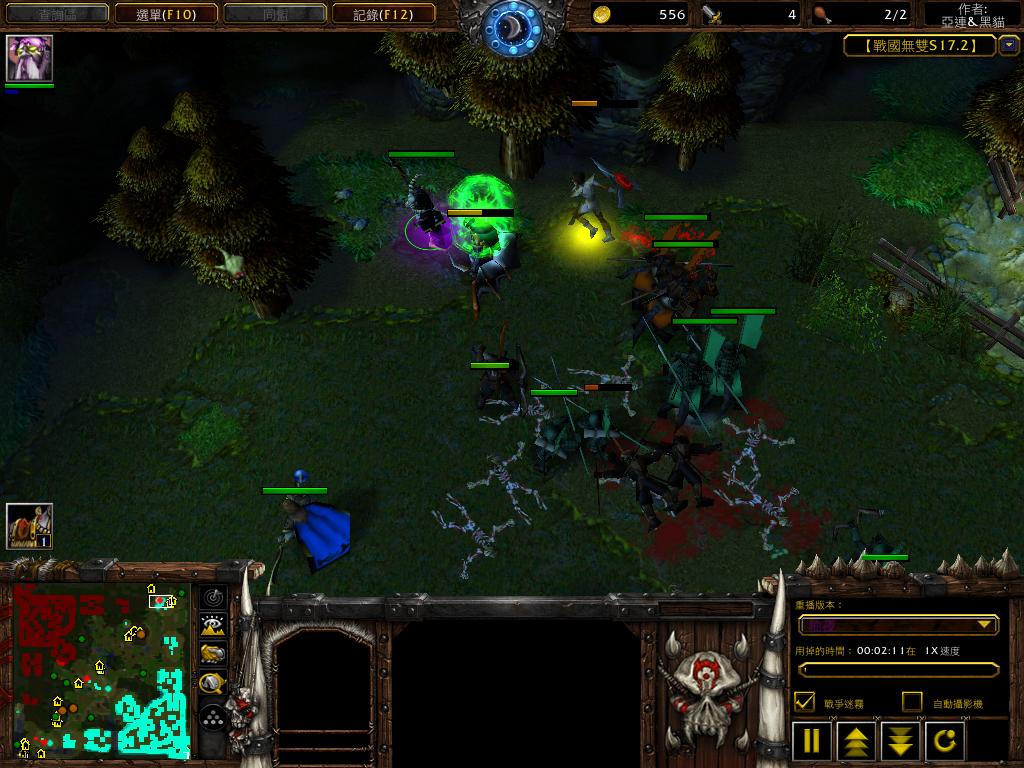This screenshot has width=1024, height=768.
Task: Select the purple-haired hero portrait
Action: [29, 58]
